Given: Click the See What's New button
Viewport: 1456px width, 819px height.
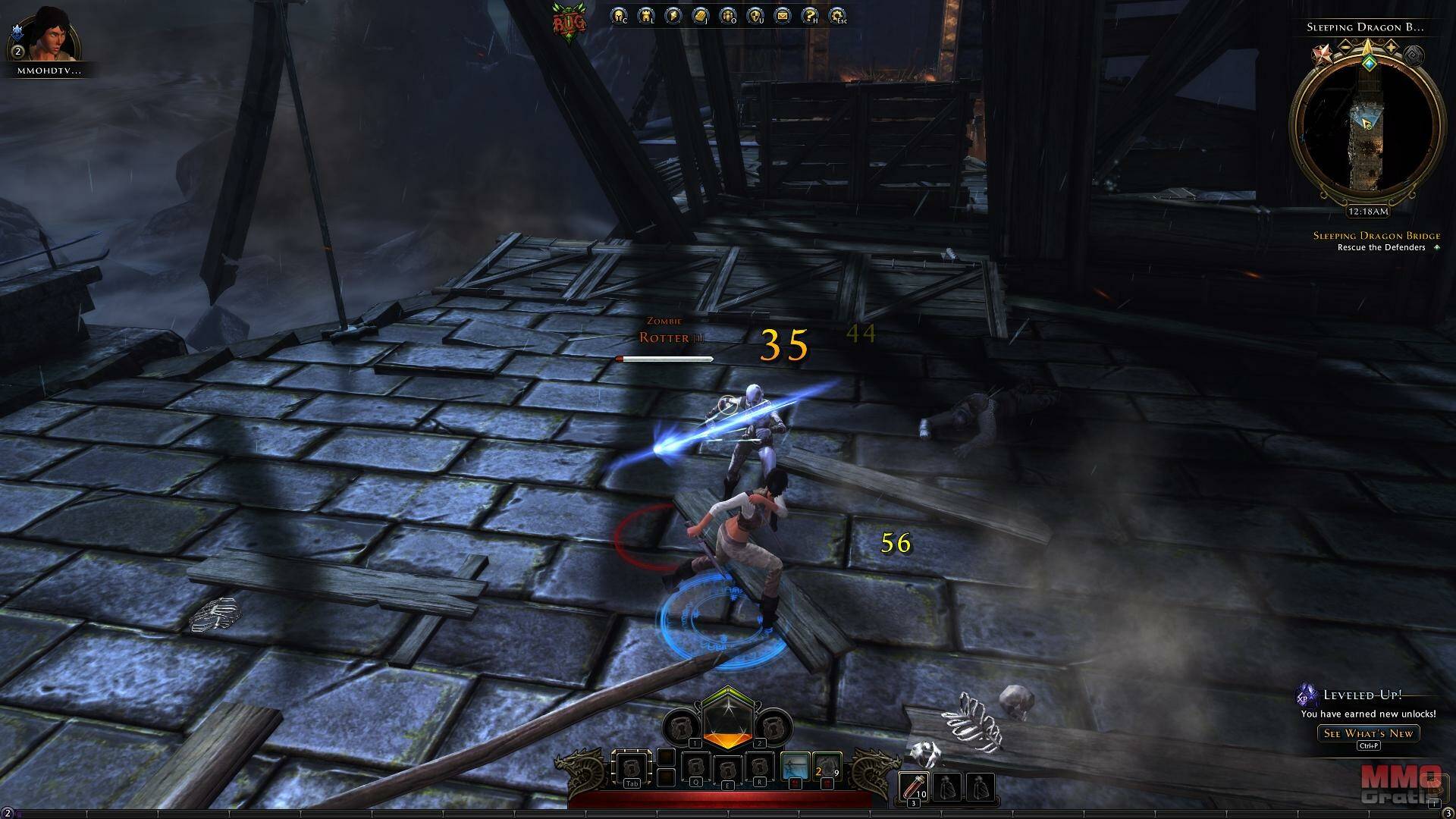Looking at the screenshot, I should [x=1368, y=733].
